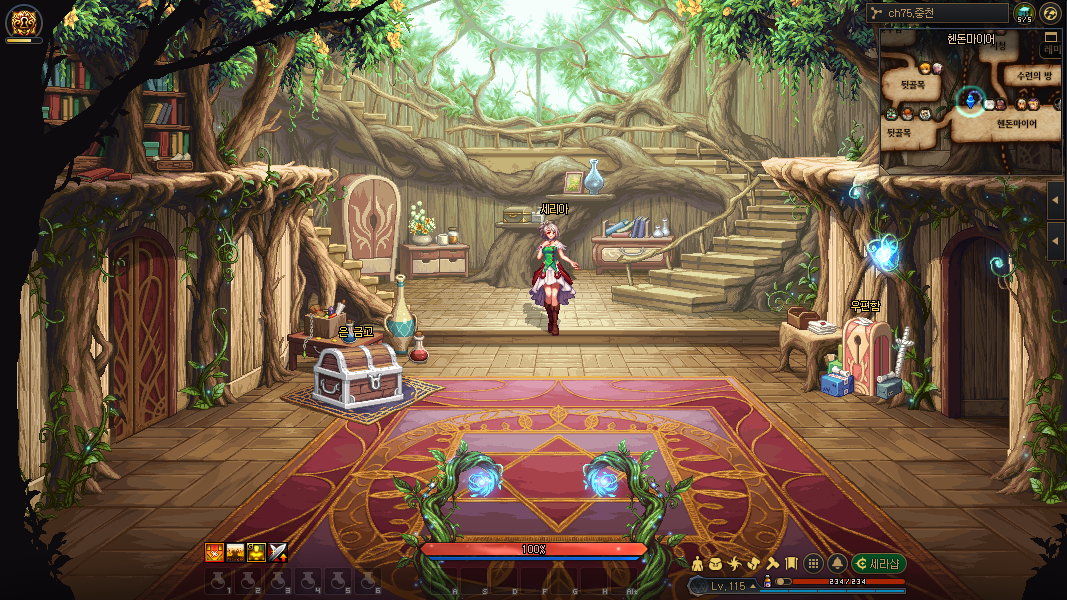Select the sword upgrade buff icon

pyautogui.click(x=278, y=552)
